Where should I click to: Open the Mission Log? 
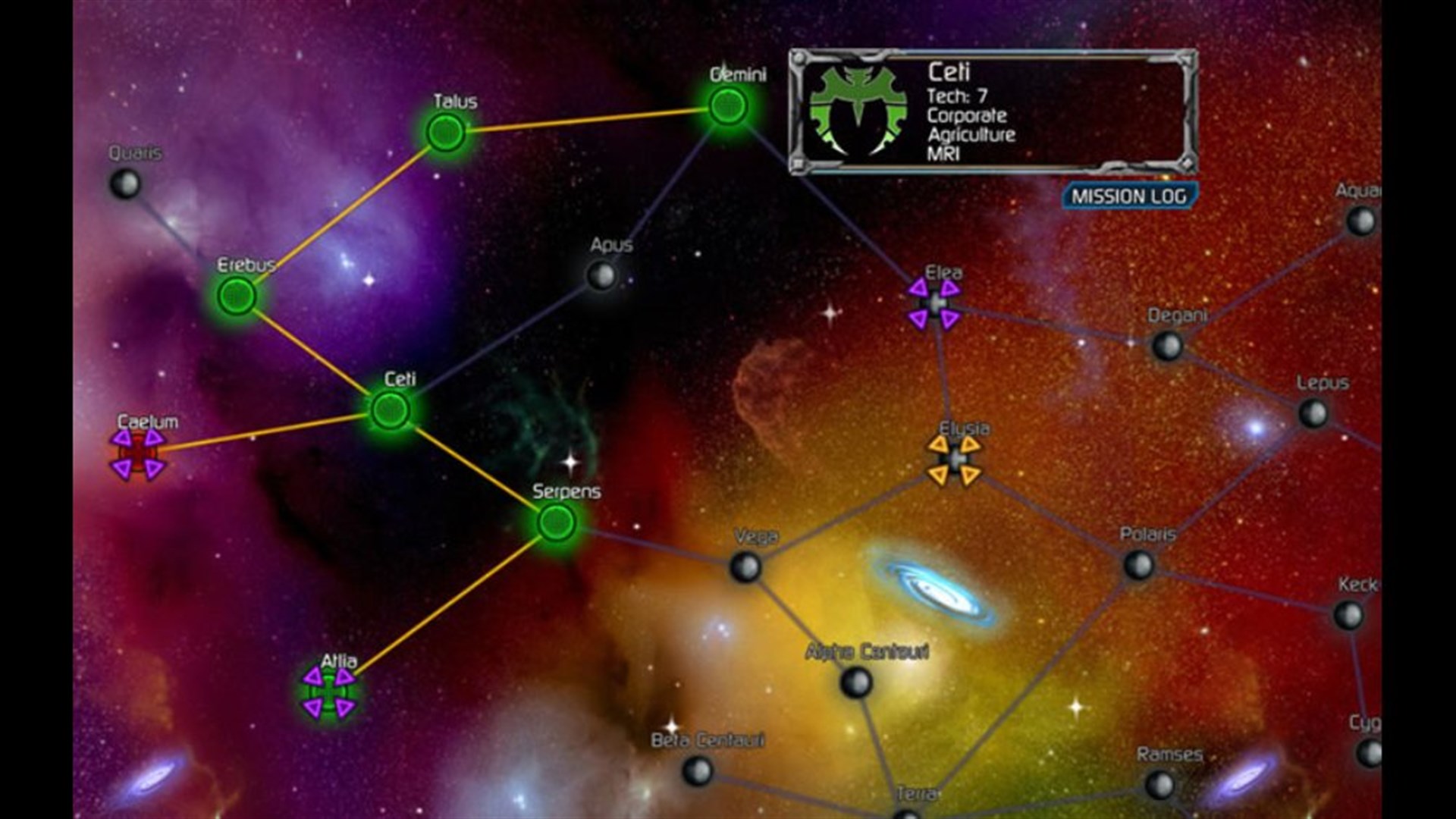[1129, 196]
